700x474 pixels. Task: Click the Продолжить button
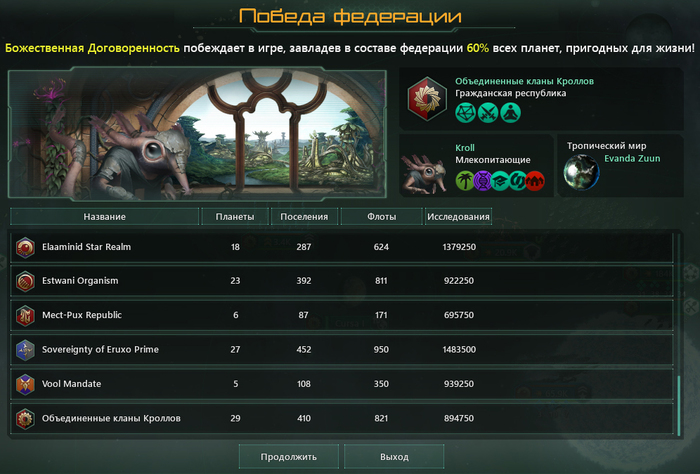tap(288, 456)
